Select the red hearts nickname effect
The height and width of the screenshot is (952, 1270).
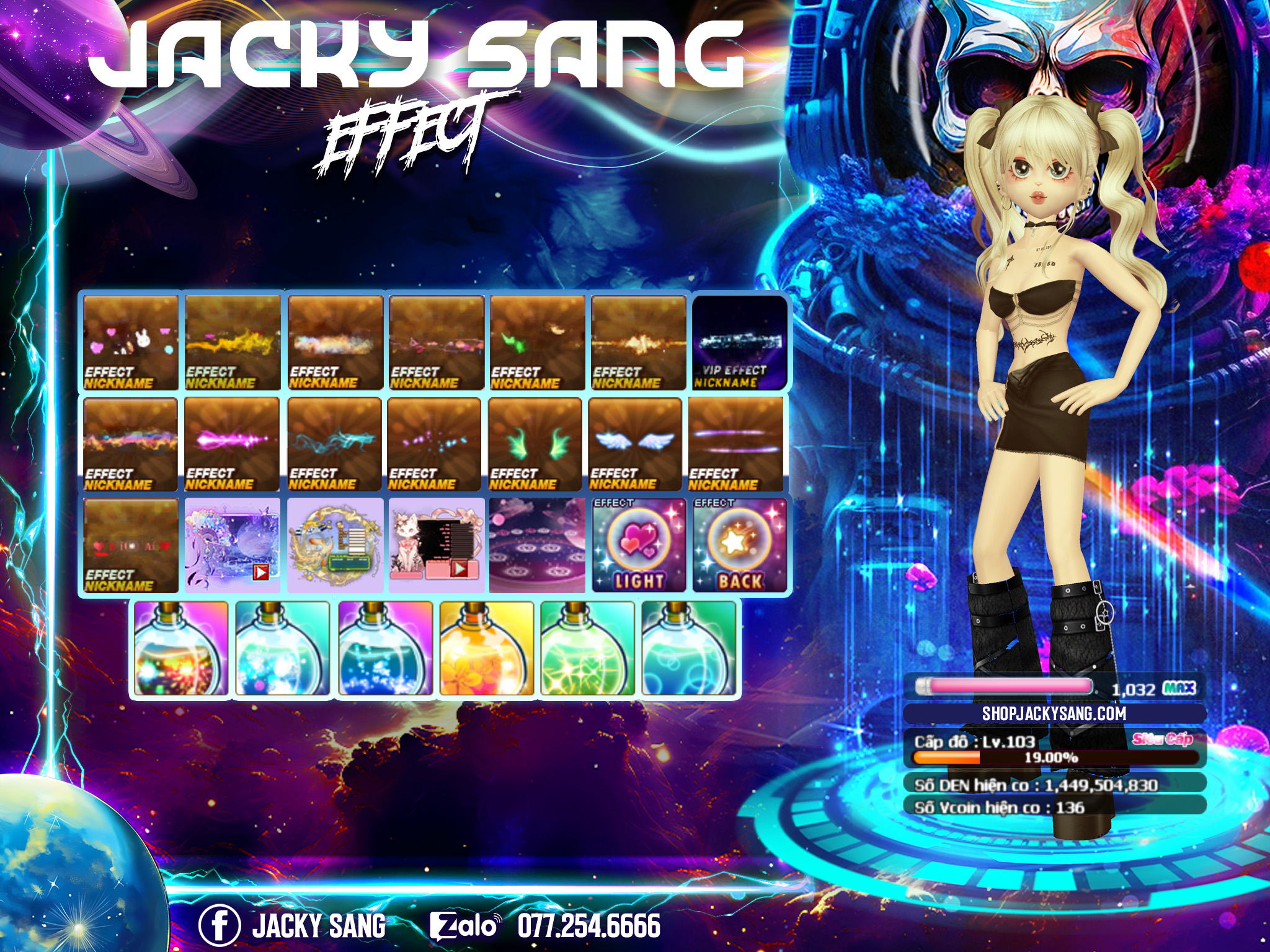[x=130, y=546]
